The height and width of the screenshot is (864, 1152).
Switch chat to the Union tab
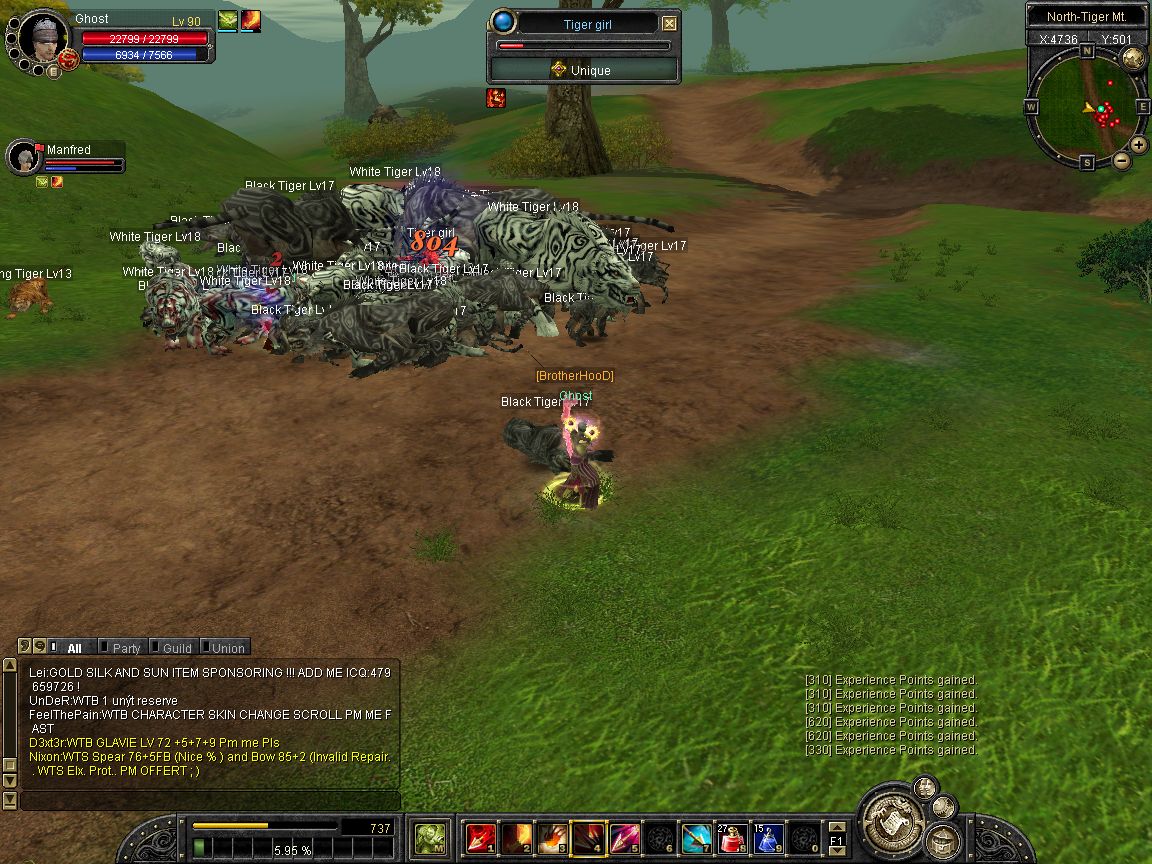[x=227, y=648]
